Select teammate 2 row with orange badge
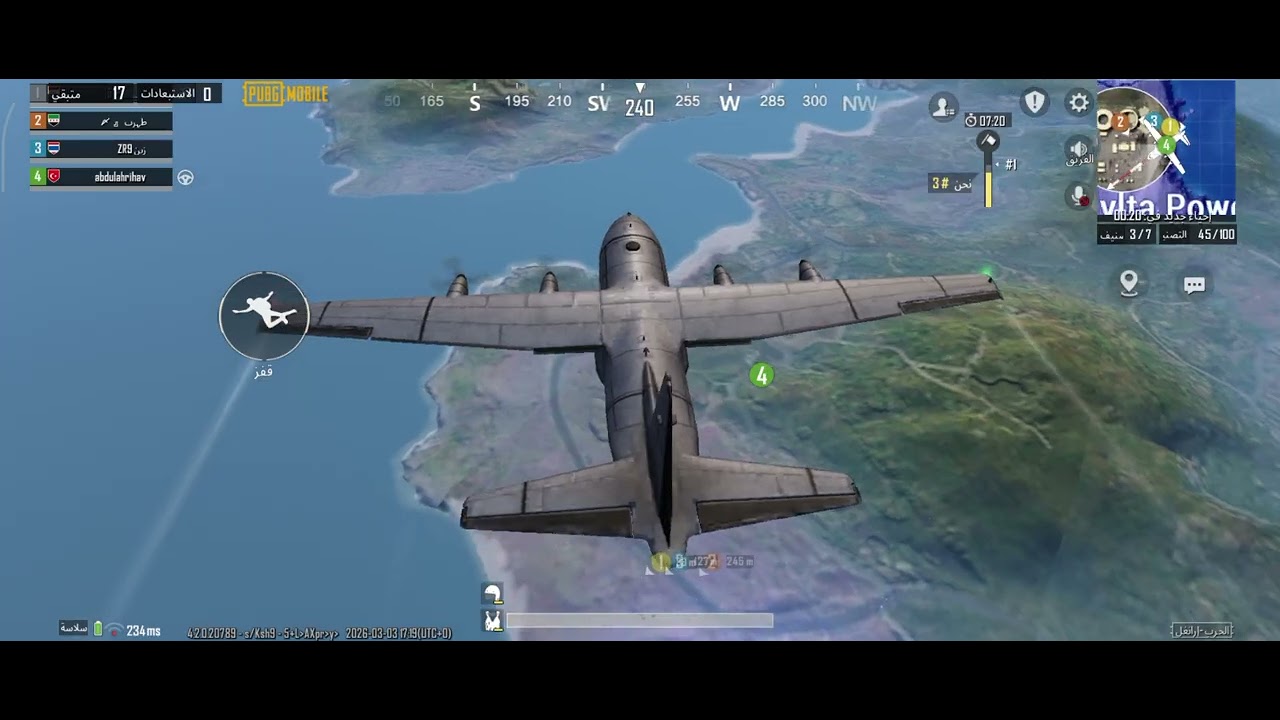The height and width of the screenshot is (720, 1280). [x=102, y=121]
